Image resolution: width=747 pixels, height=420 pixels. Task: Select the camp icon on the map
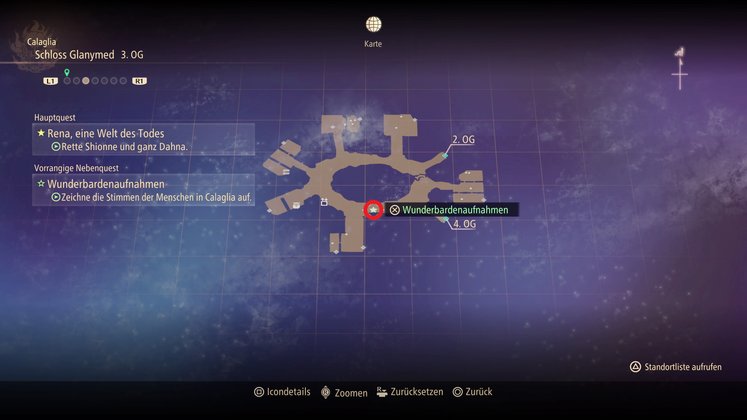(x=324, y=202)
